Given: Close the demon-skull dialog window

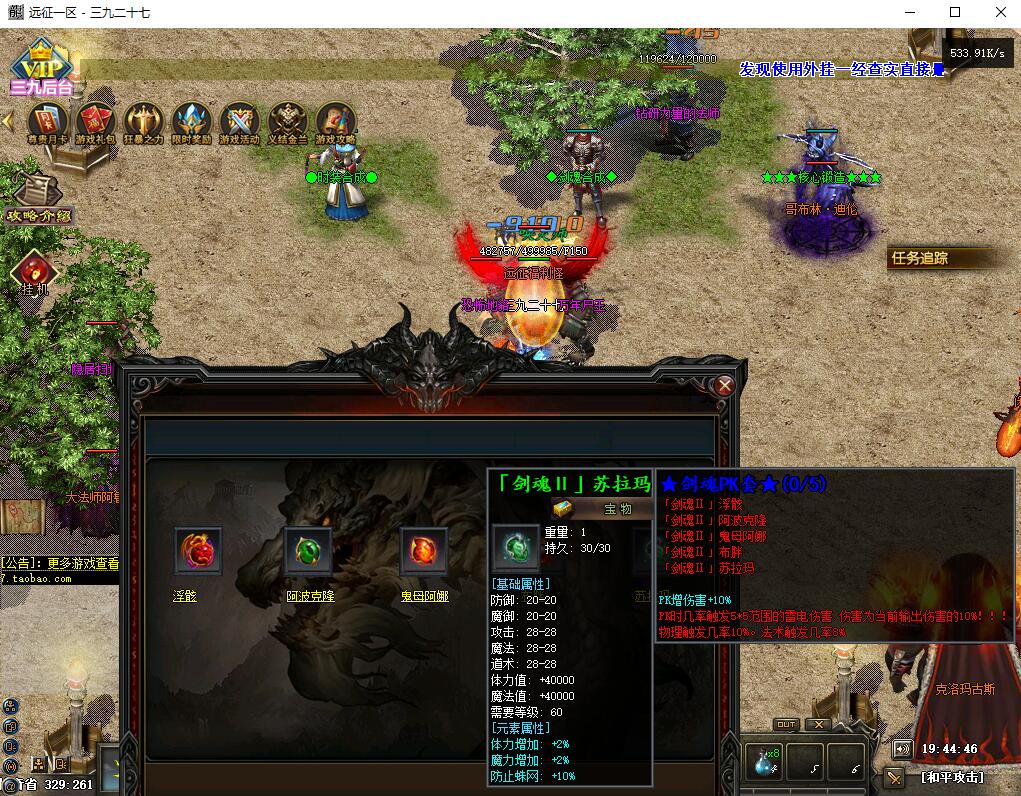Looking at the screenshot, I should pos(725,385).
